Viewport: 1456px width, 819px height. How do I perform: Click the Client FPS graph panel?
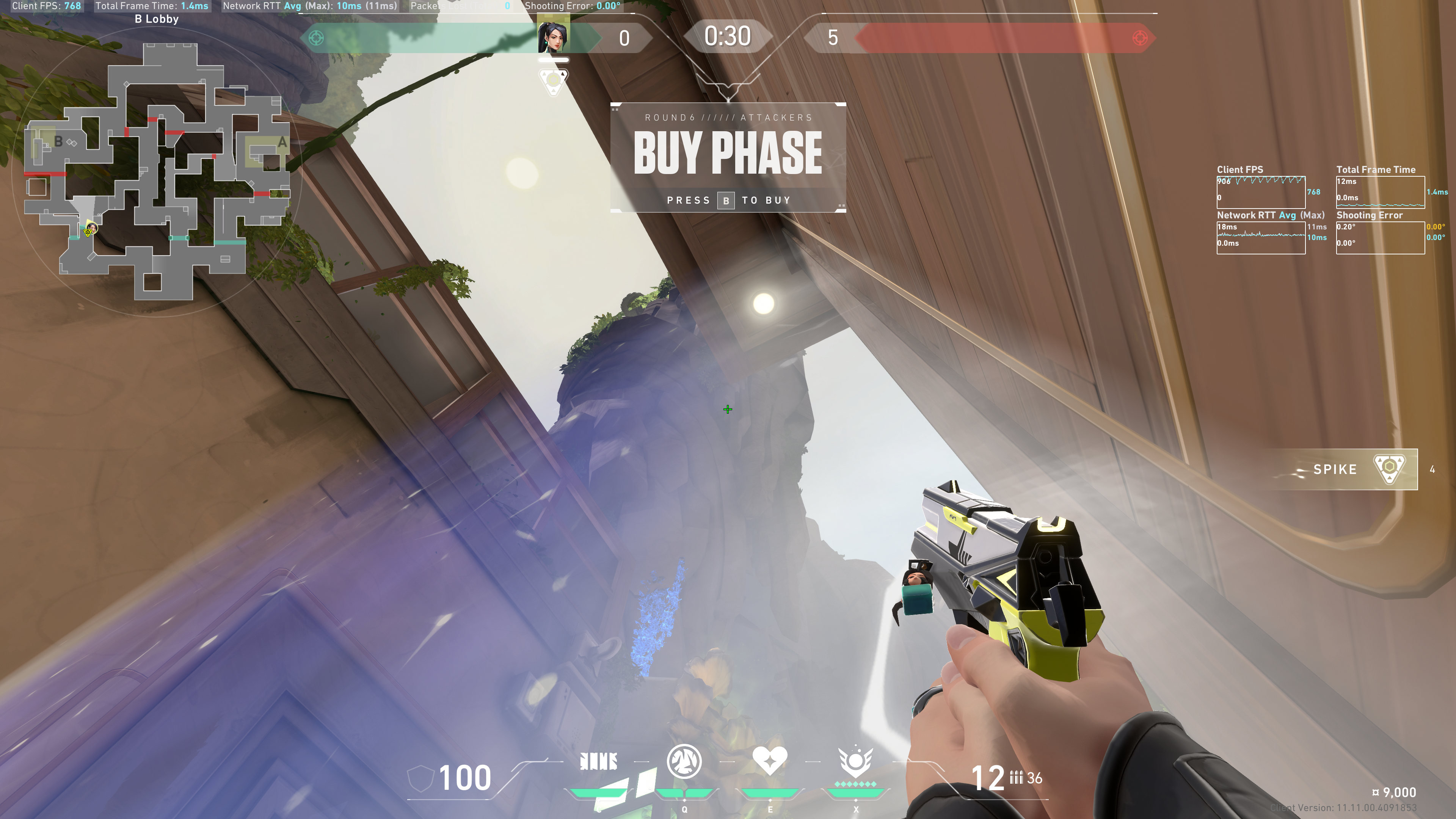(1260, 192)
